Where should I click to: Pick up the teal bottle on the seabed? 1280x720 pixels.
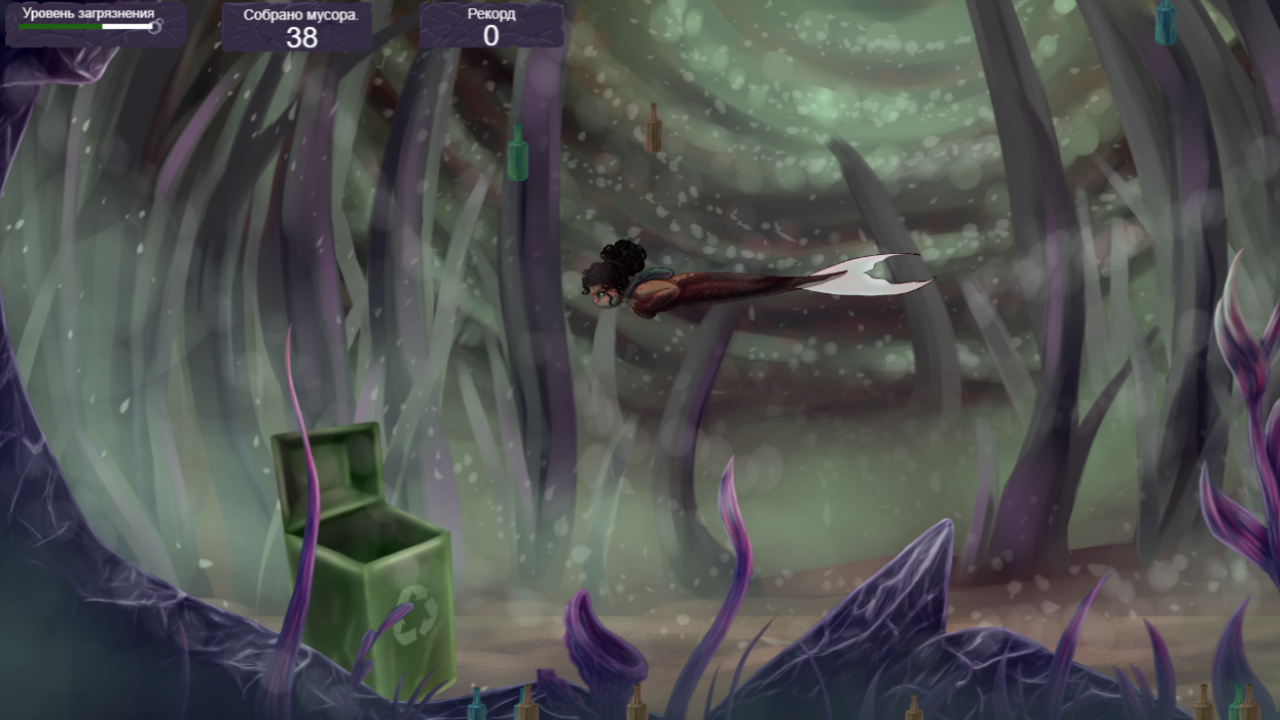(477, 708)
